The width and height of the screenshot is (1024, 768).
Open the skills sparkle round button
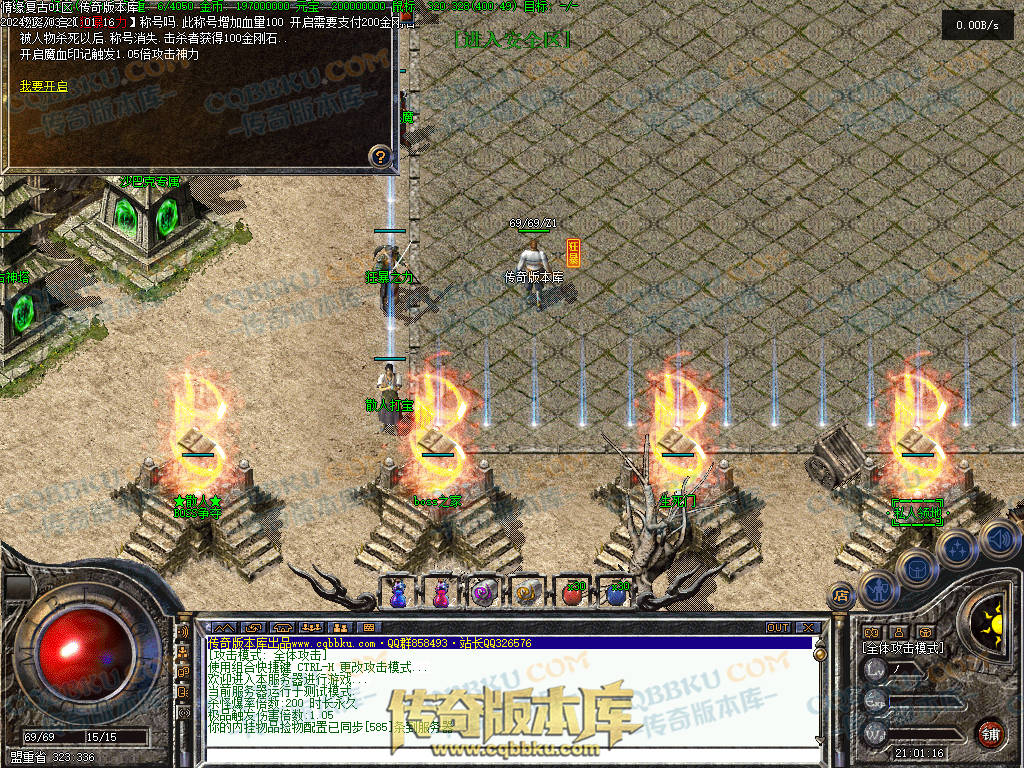(957, 548)
